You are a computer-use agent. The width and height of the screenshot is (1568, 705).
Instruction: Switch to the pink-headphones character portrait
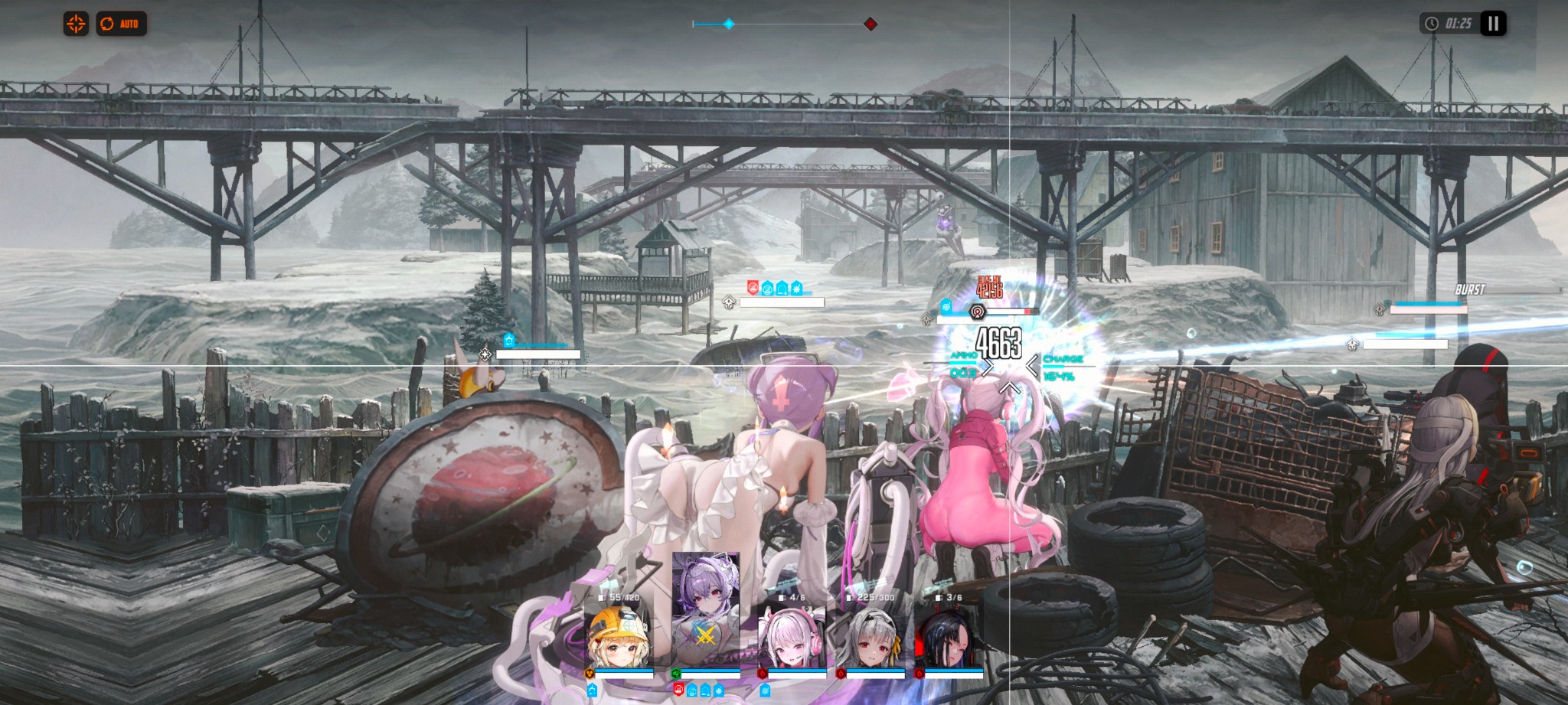[x=792, y=637]
